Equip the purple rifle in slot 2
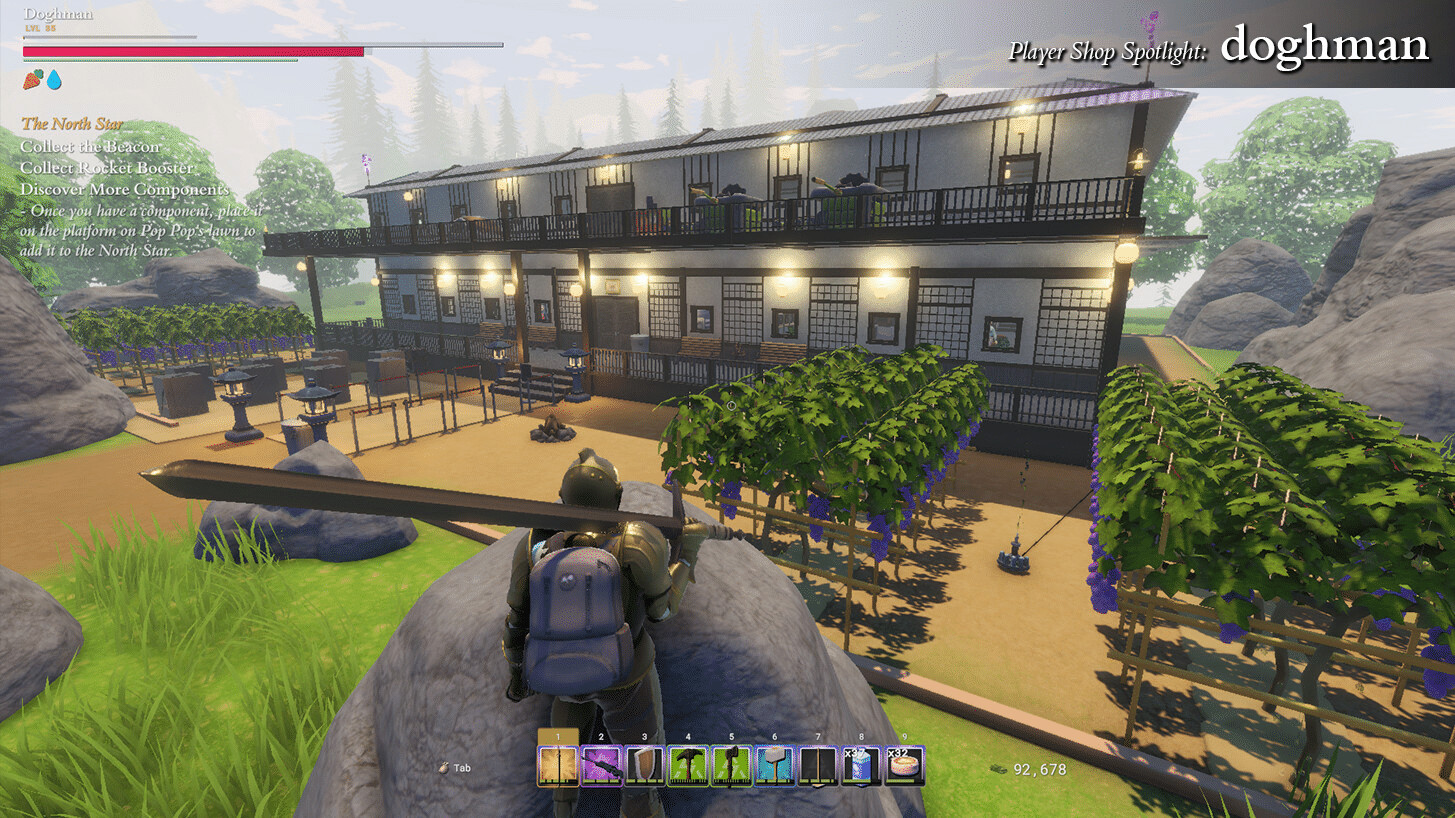This screenshot has height=818, width=1455. point(602,765)
